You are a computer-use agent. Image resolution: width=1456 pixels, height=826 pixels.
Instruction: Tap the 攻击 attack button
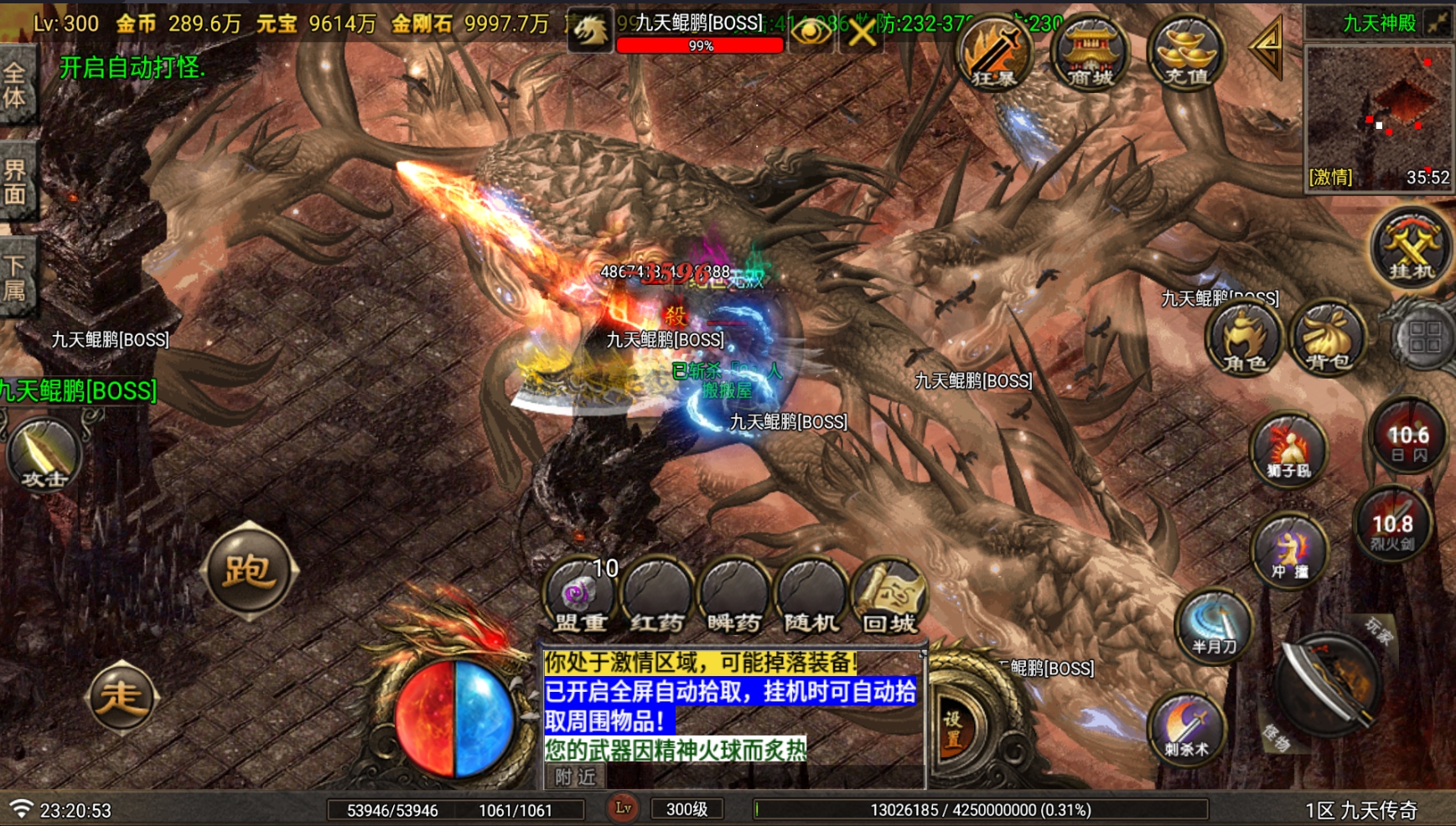44,456
